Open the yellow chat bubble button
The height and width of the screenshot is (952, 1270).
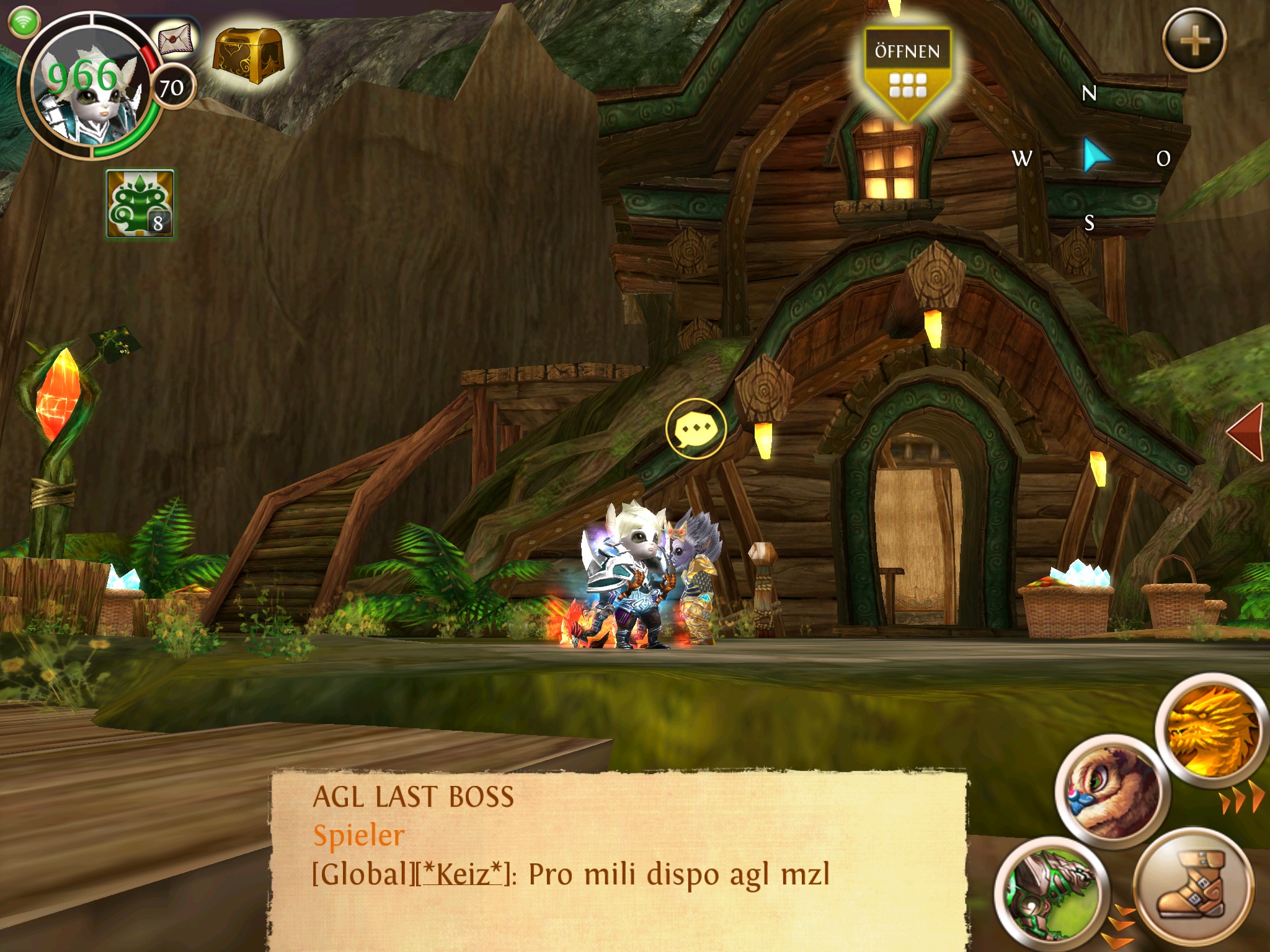pos(696,428)
